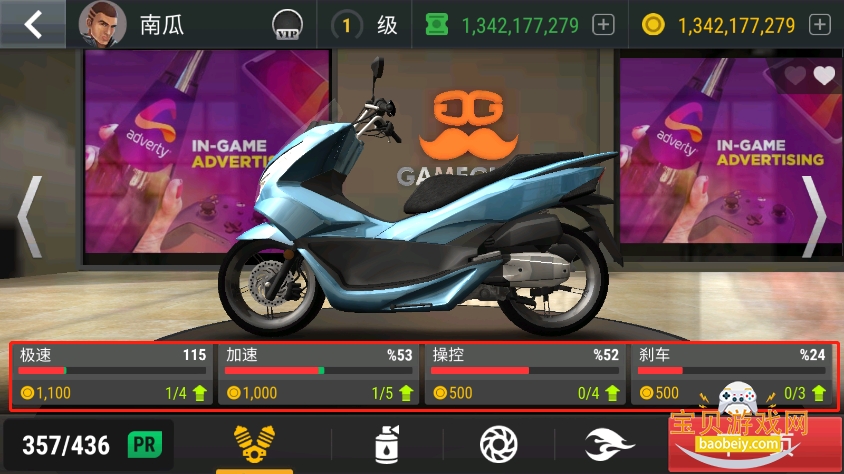Select the engine upgrades tab
The width and height of the screenshot is (844, 474).
click(x=254, y=443)
